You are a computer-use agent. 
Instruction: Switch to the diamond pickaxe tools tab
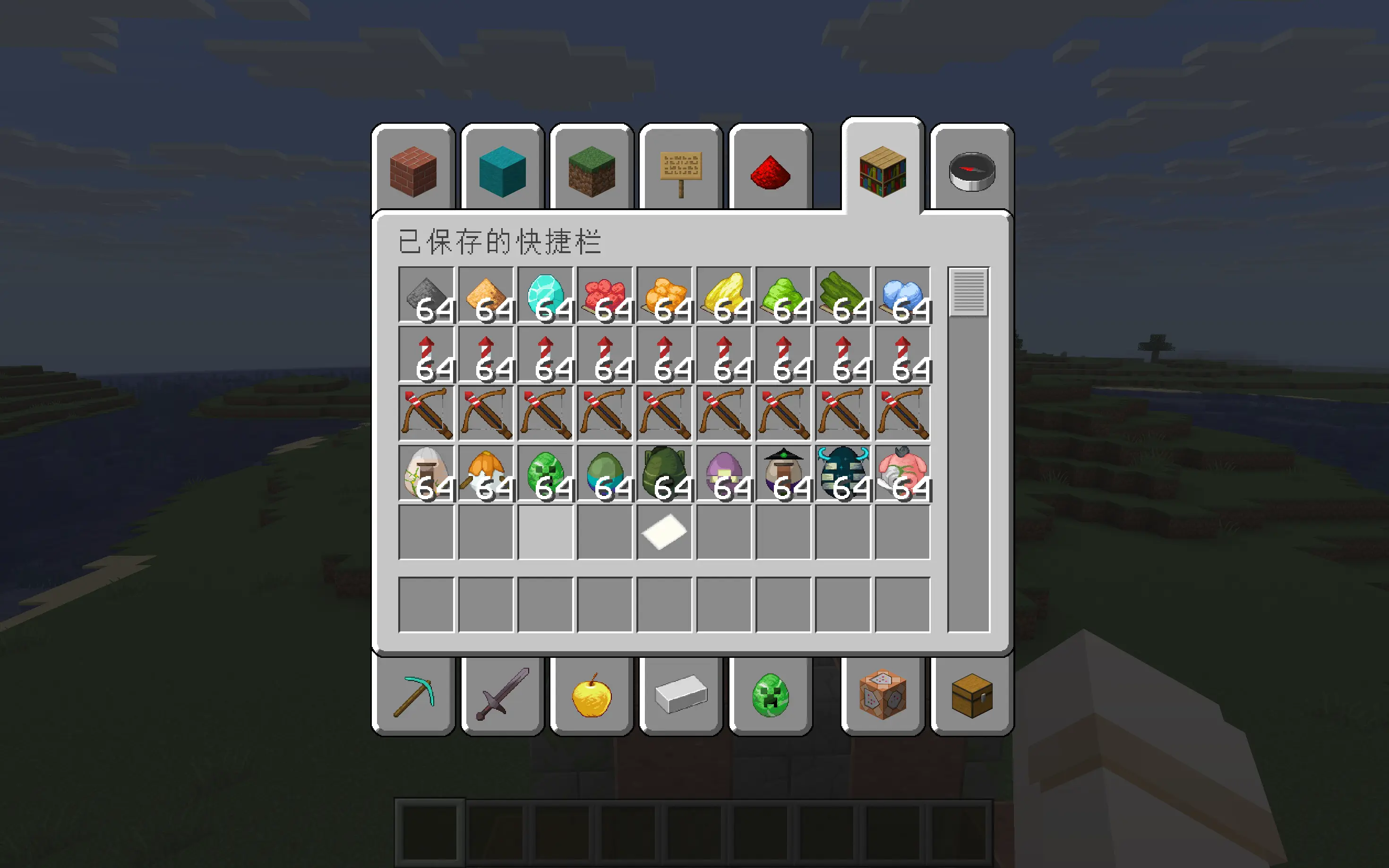(413, 696)
